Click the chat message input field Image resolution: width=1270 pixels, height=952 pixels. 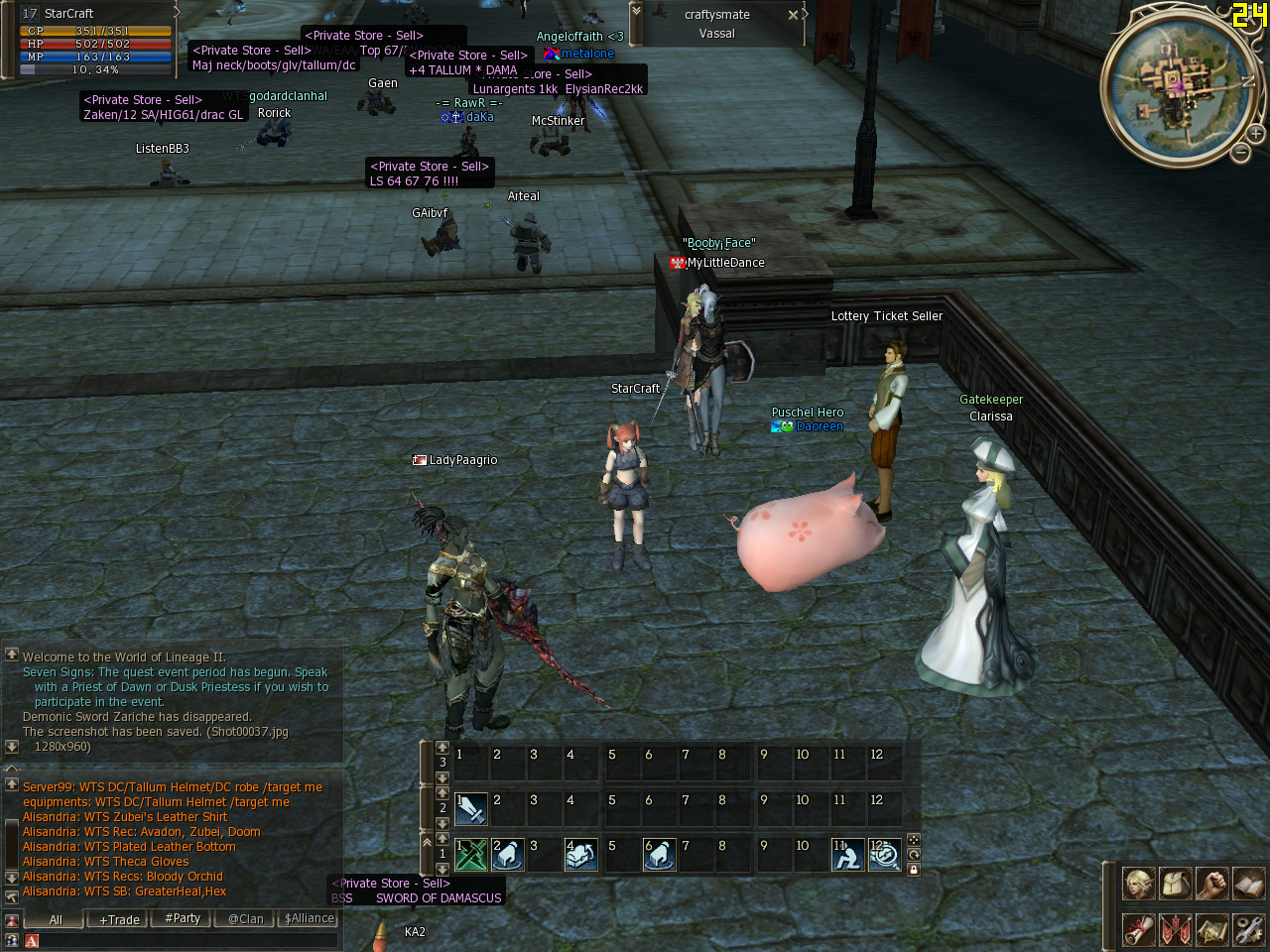(184, 940)
